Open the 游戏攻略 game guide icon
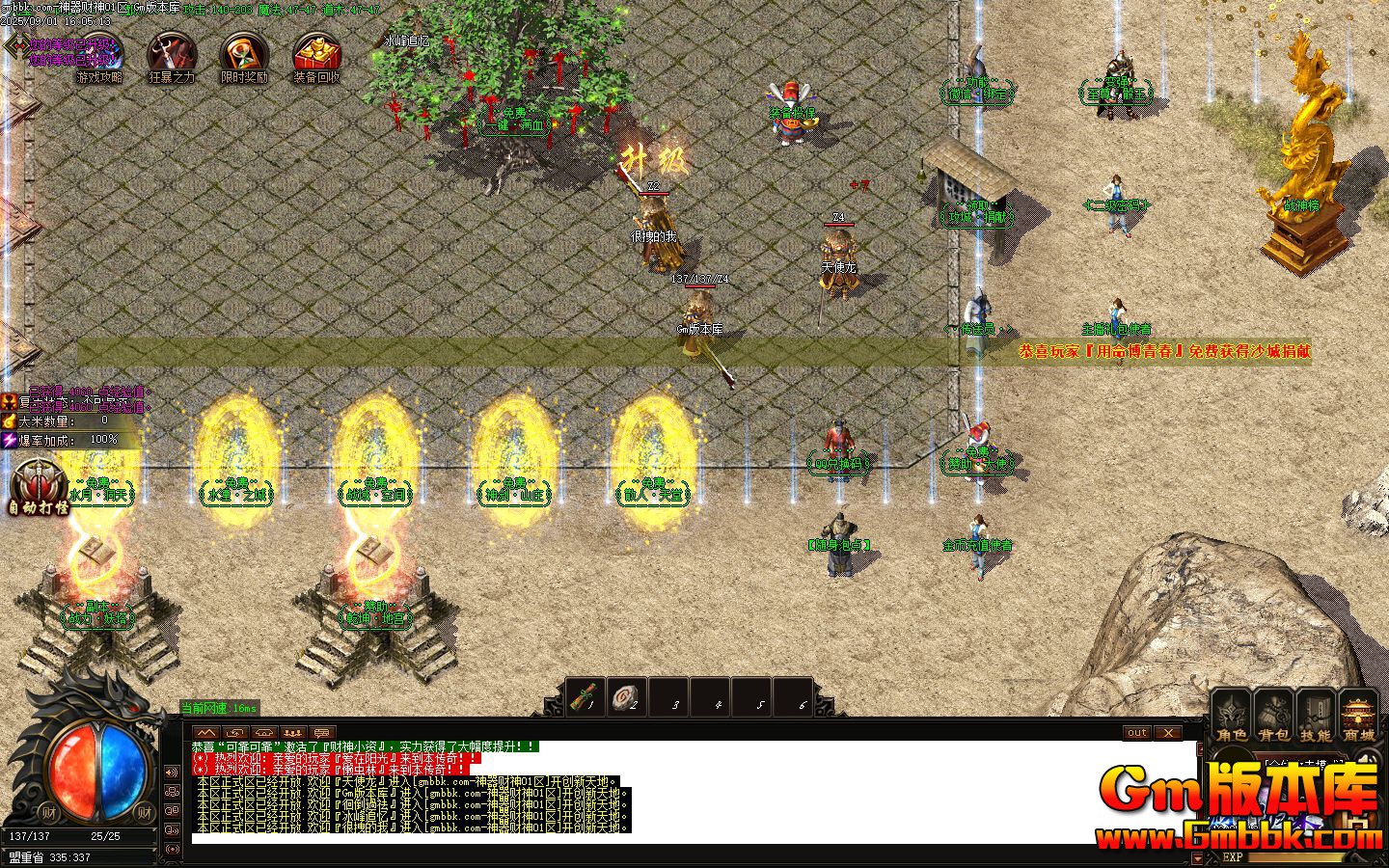Image resolution: width=1389 pixels, height=868 pixels. click(100, 57)
